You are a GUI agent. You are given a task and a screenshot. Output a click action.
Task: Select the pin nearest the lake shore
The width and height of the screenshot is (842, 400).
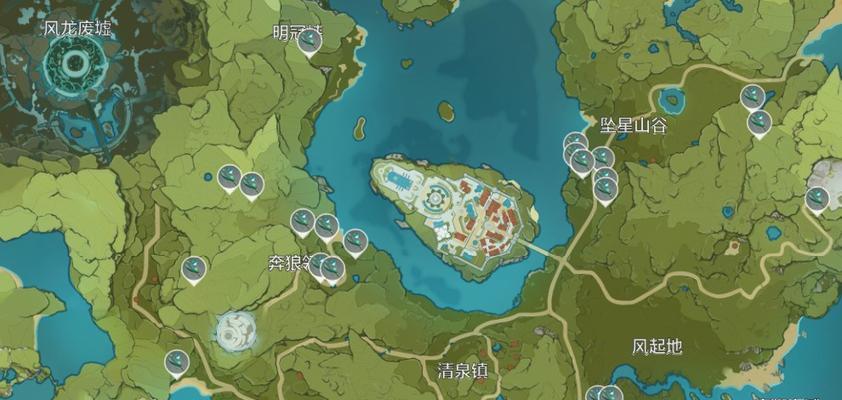pyautogui.click(x=355, y=241)
